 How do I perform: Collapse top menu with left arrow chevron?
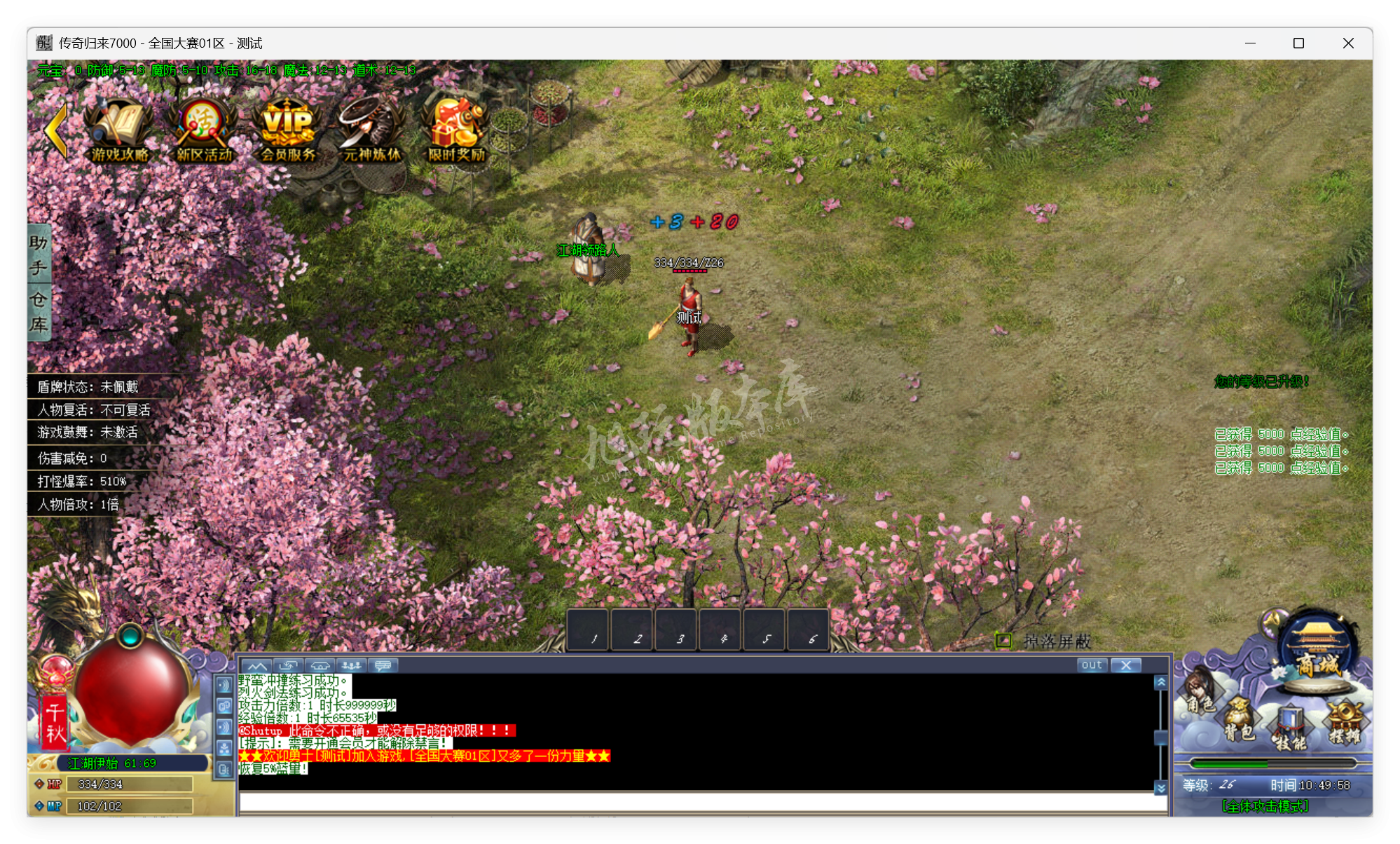click(x=55, y=130)
